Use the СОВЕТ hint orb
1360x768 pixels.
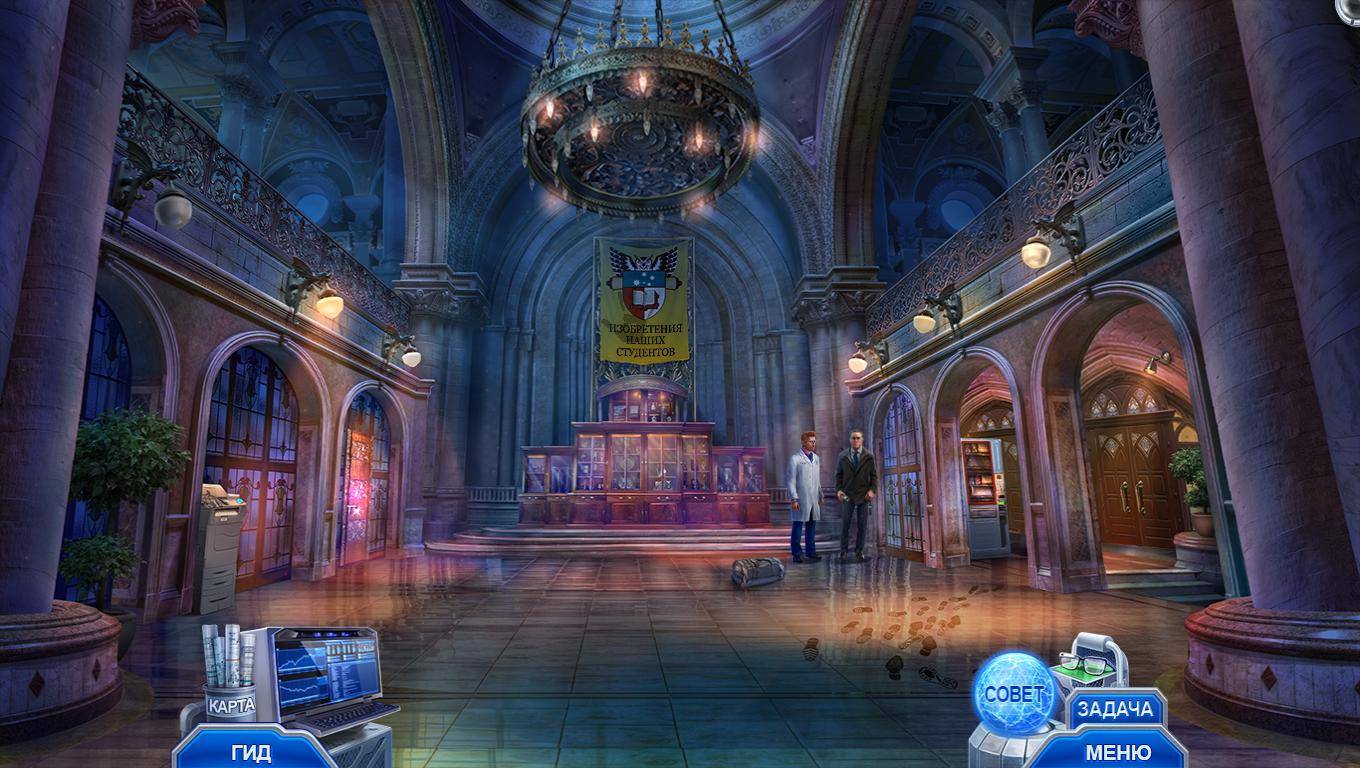coord(1014,693)
